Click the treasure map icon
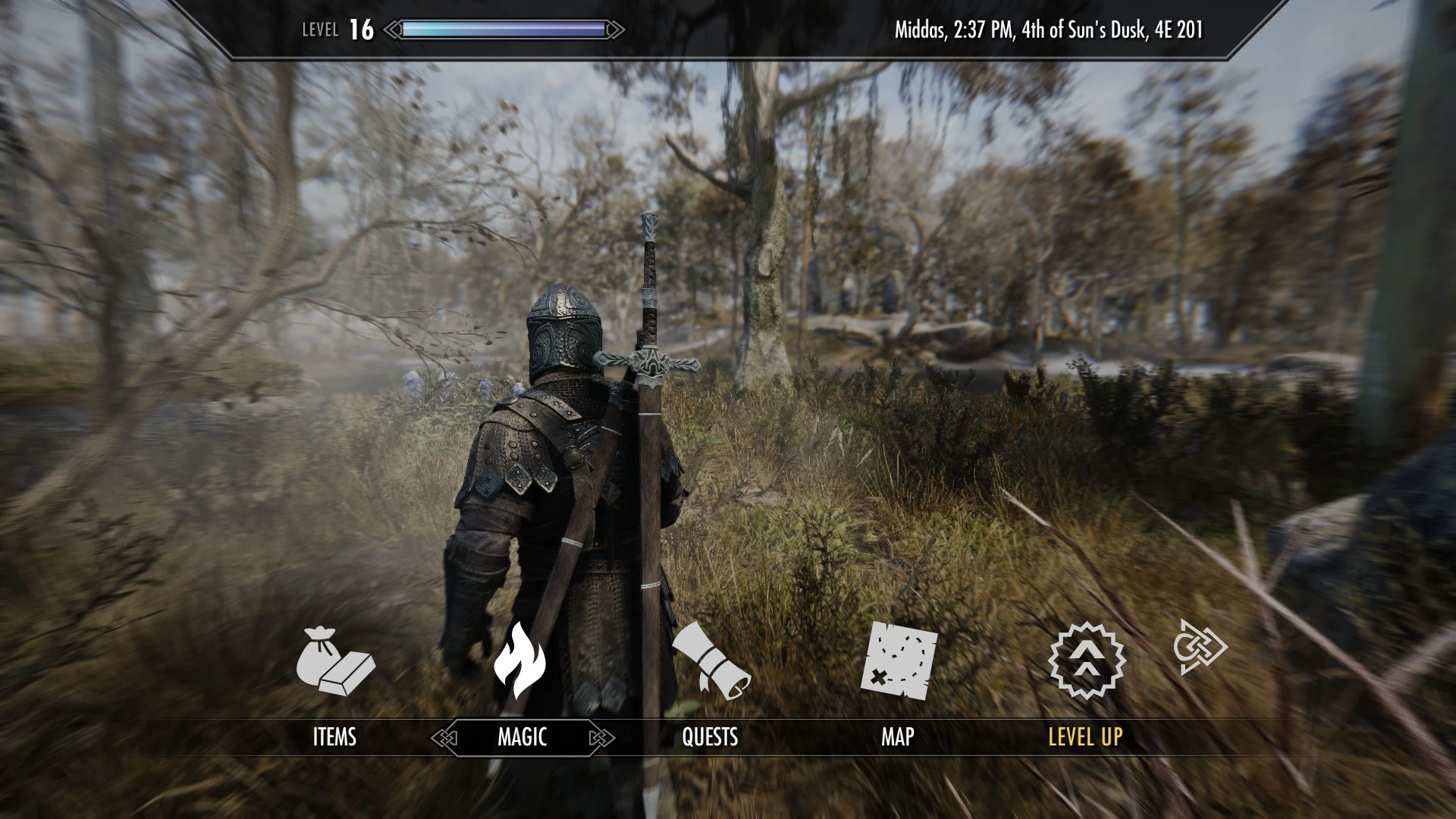 [x=899, y=660]
